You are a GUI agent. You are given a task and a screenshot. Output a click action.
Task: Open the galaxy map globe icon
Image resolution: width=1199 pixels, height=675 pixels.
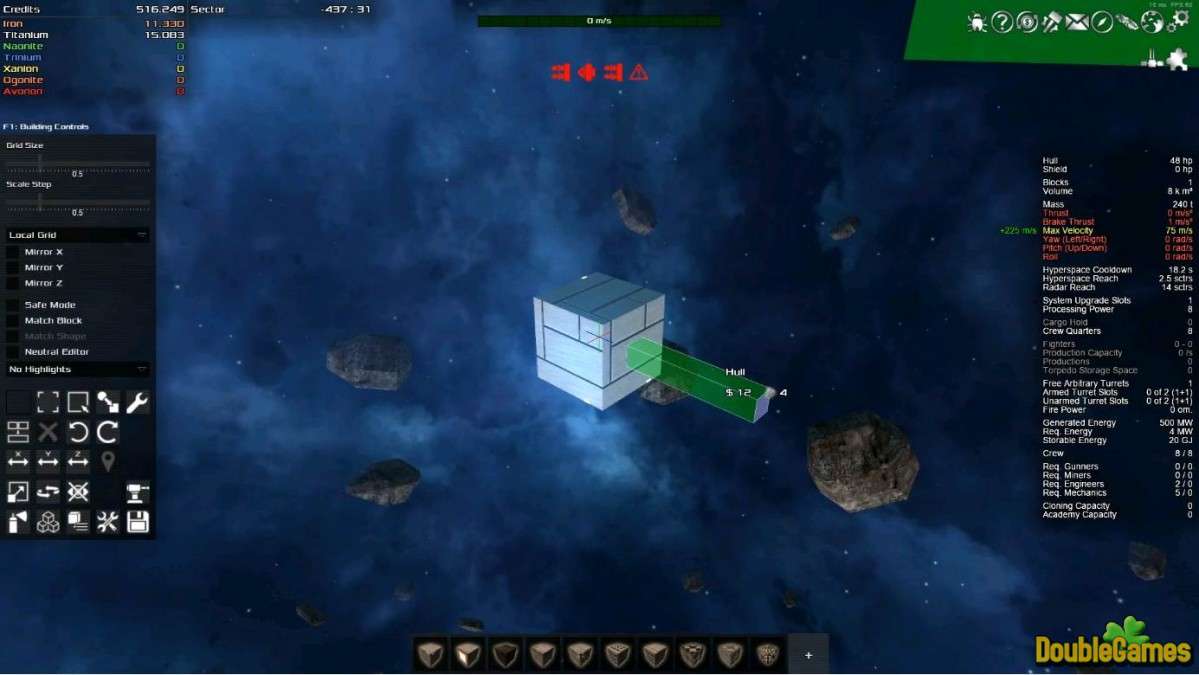(x=1152, y=22)
